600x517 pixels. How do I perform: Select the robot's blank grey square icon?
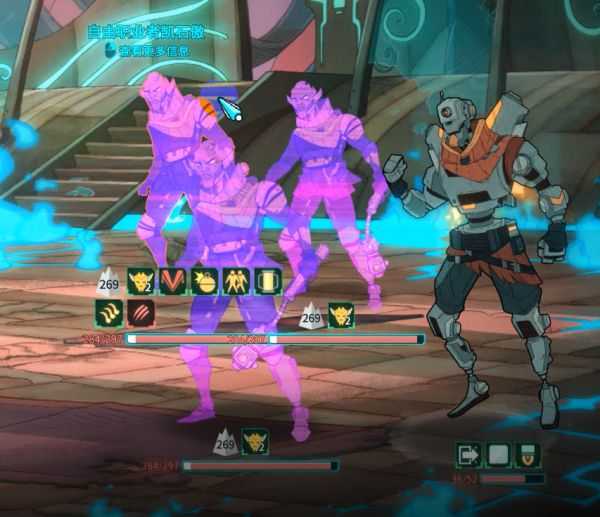pyautogui.click(x=497, y=456)
